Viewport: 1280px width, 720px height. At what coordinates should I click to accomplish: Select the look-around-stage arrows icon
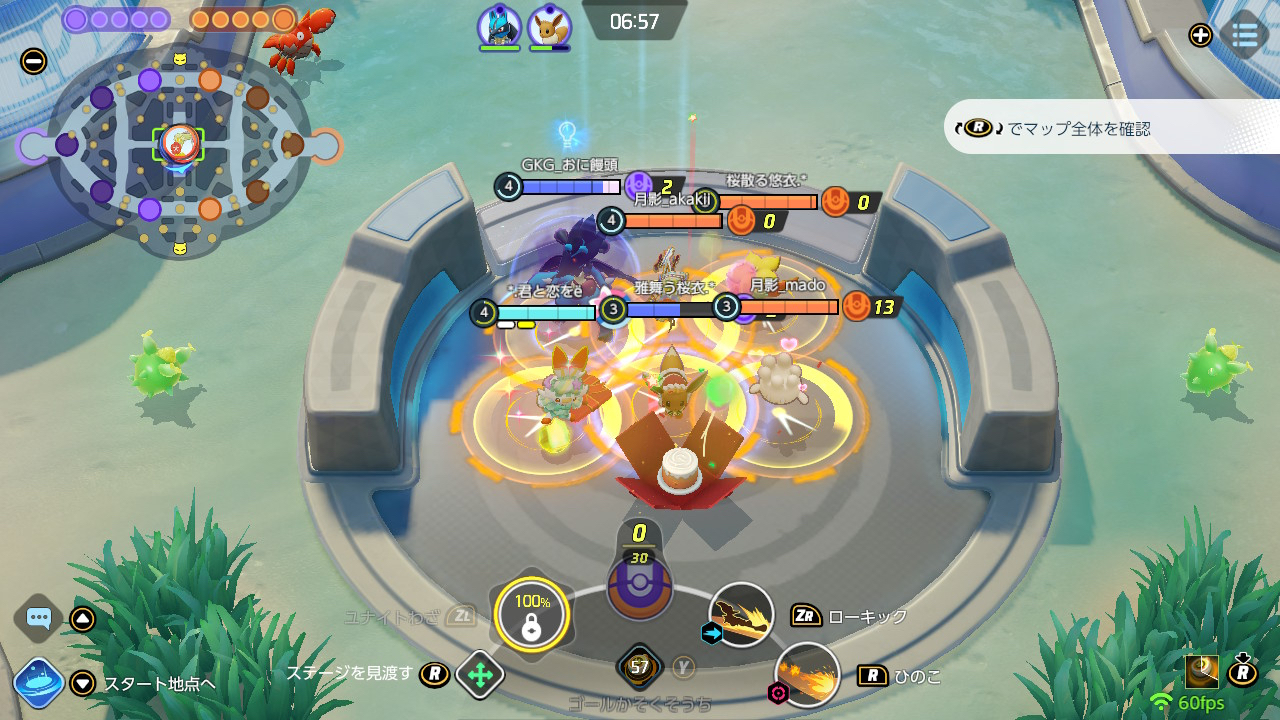pos(479,675)
